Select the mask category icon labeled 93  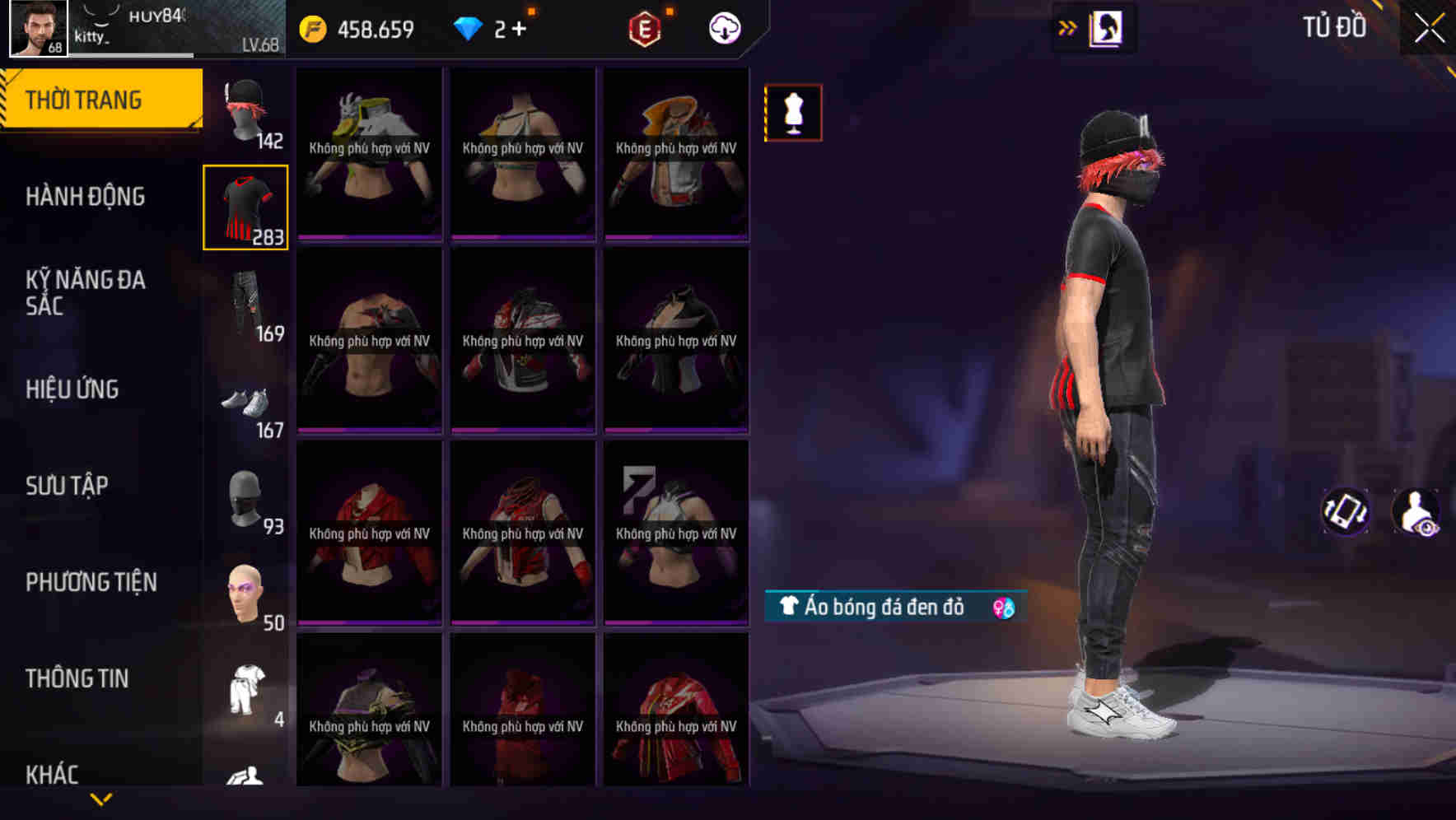click(245, 498)
